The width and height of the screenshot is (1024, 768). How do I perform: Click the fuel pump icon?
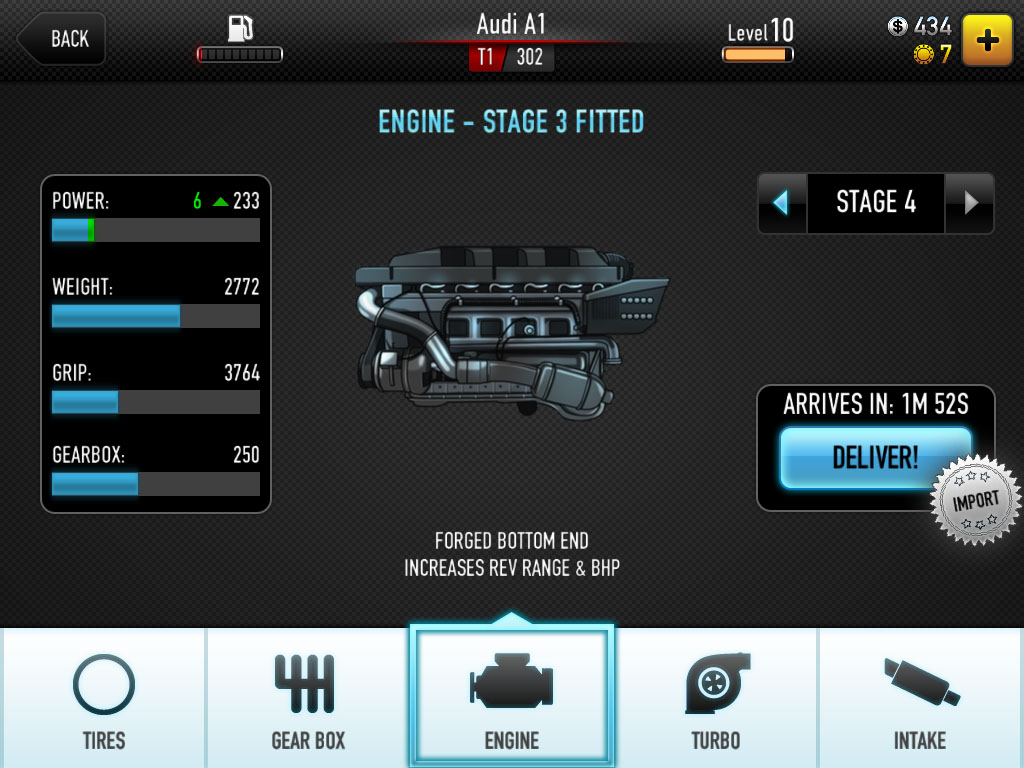pyautogui.click(x=240, y=29)
